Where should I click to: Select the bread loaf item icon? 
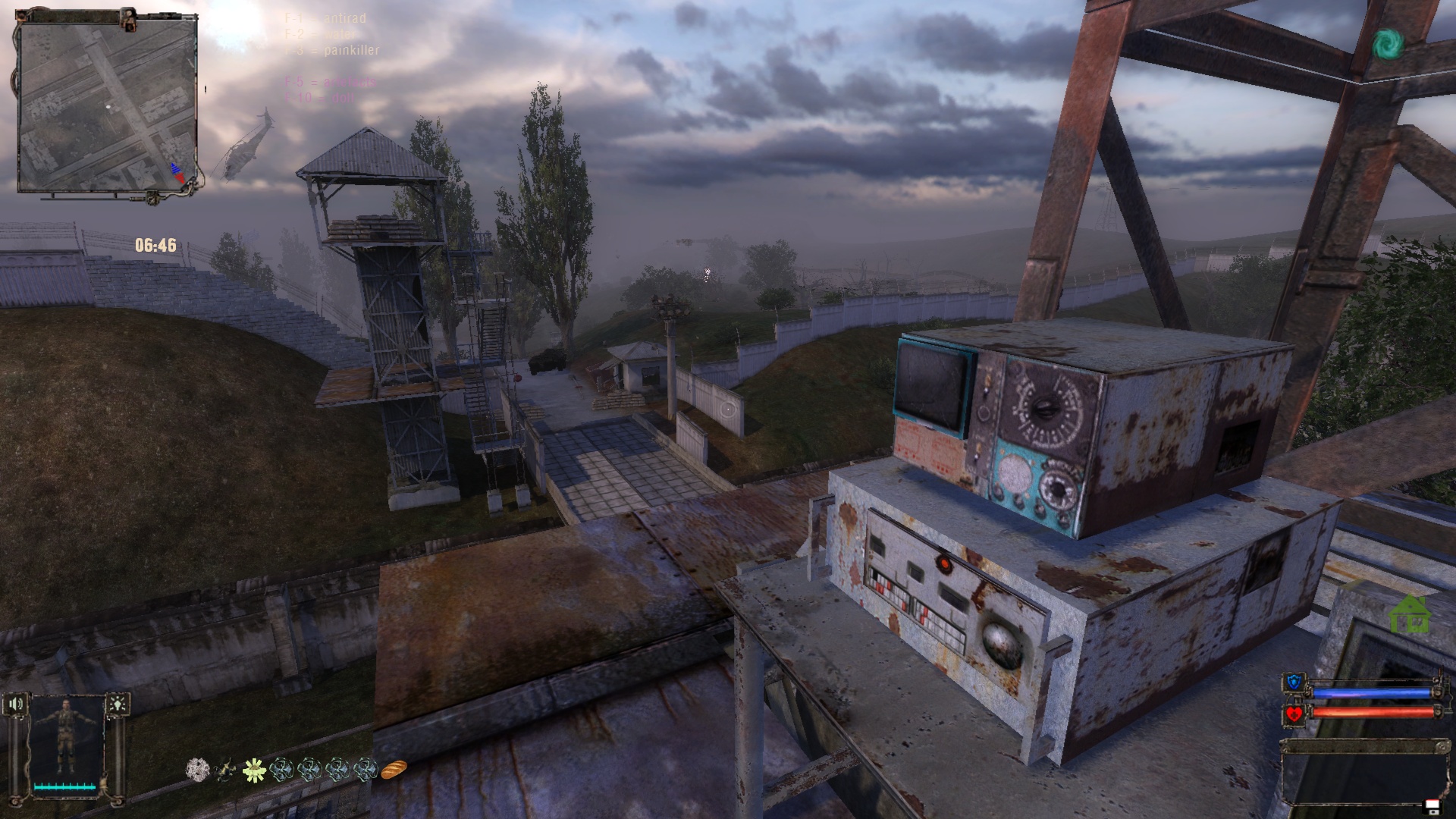pyautogui.click(x=394, y=770)
